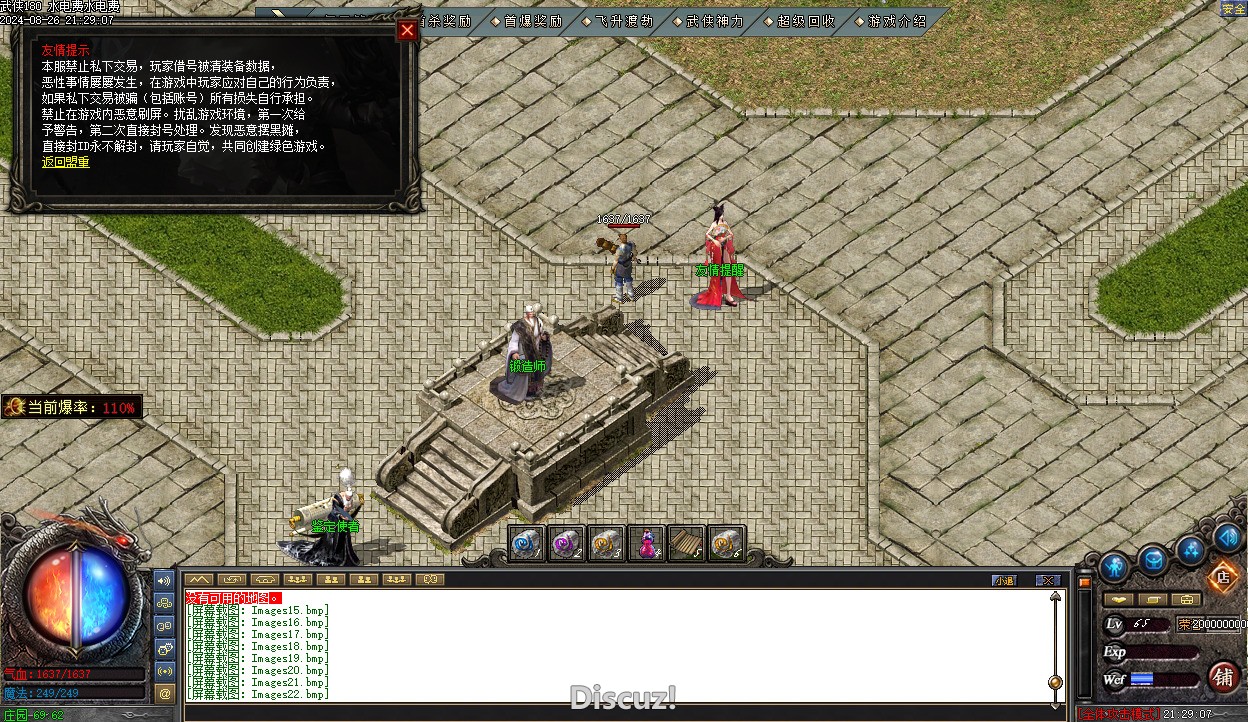Use the purple swirl scroll in hotbar slot 2
The width and height of the screenshot is (1248, 722).
pyautogui.click(x=567, y=543)
